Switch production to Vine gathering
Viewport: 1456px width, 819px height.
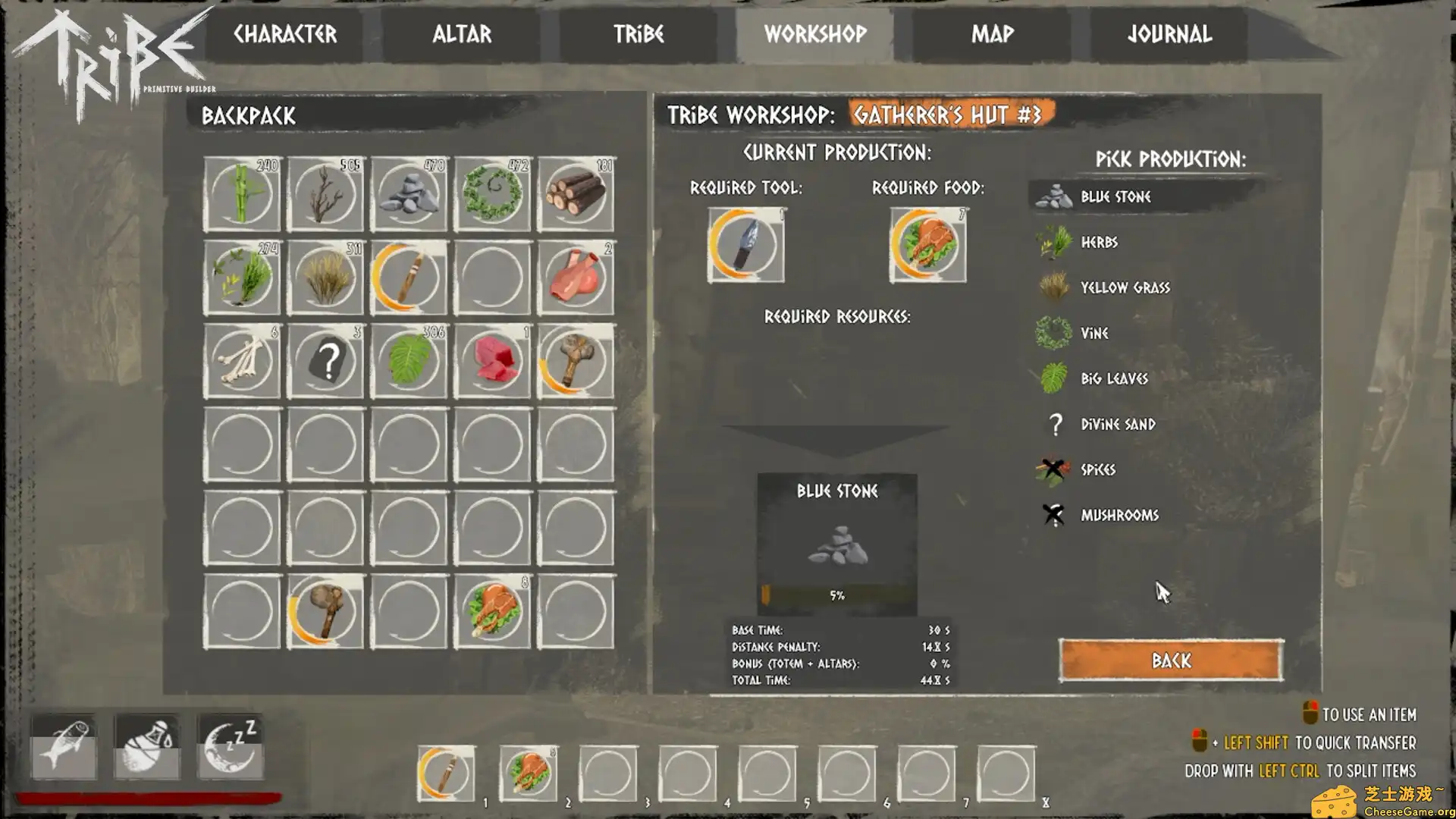click(x=1094, y=333)
